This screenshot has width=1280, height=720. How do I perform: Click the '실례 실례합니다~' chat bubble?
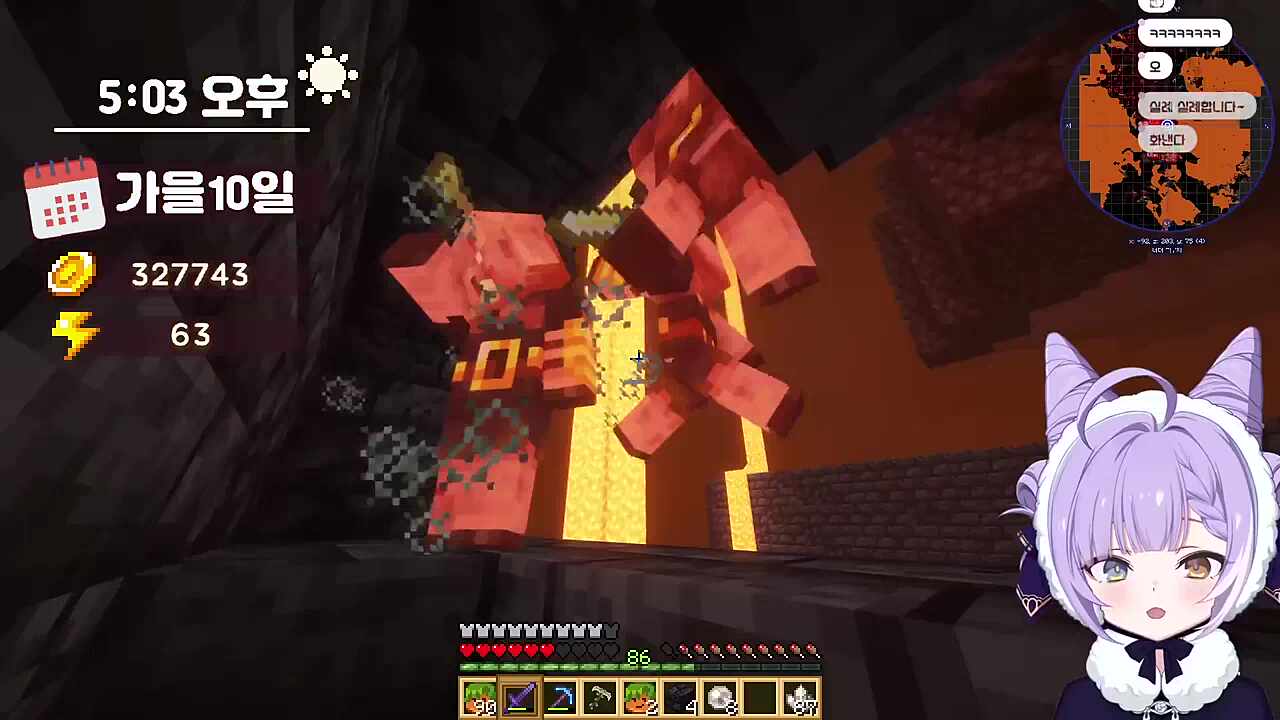[1196, 107]
